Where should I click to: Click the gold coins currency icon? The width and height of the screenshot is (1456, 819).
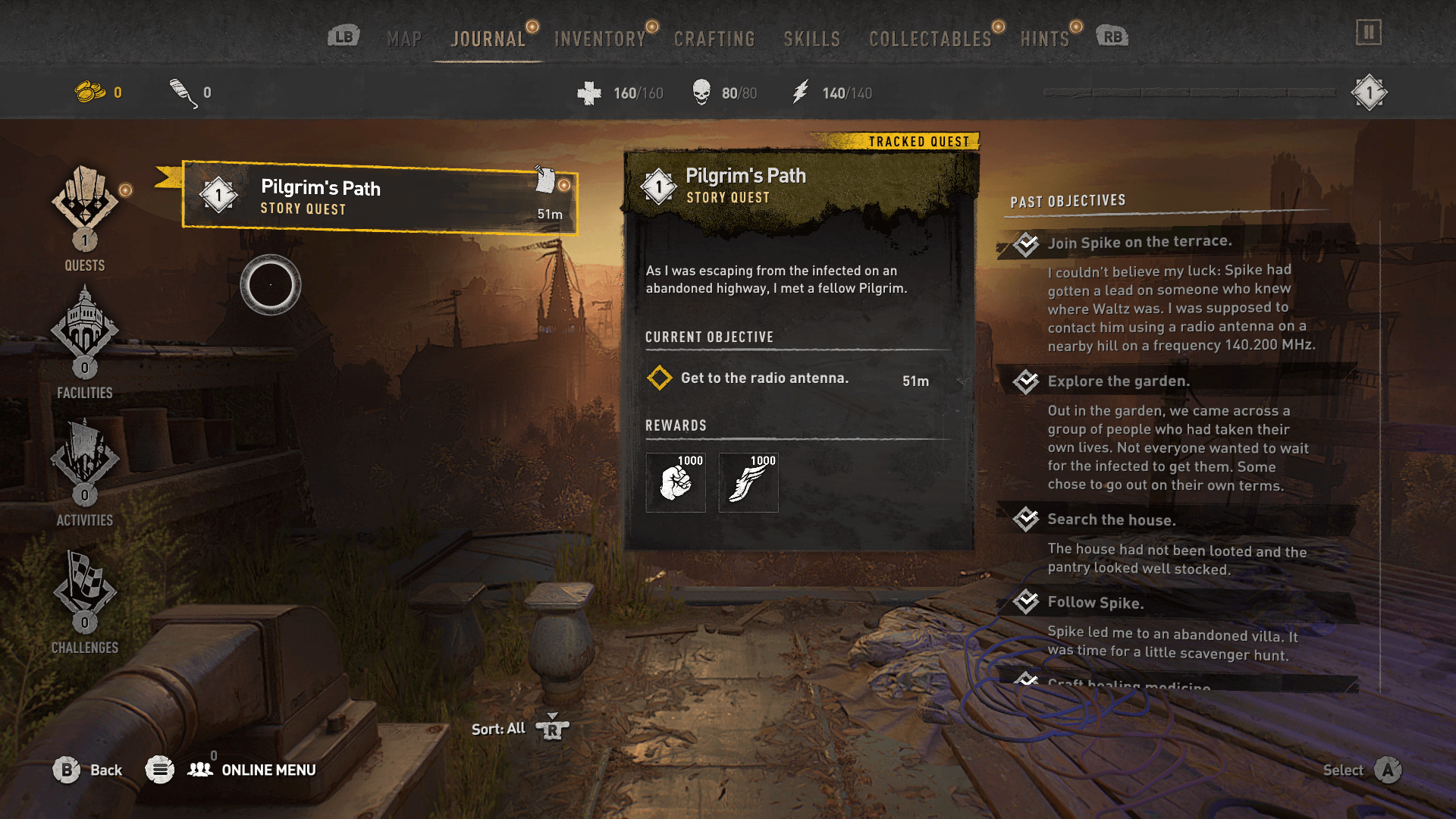pos(90,92)
